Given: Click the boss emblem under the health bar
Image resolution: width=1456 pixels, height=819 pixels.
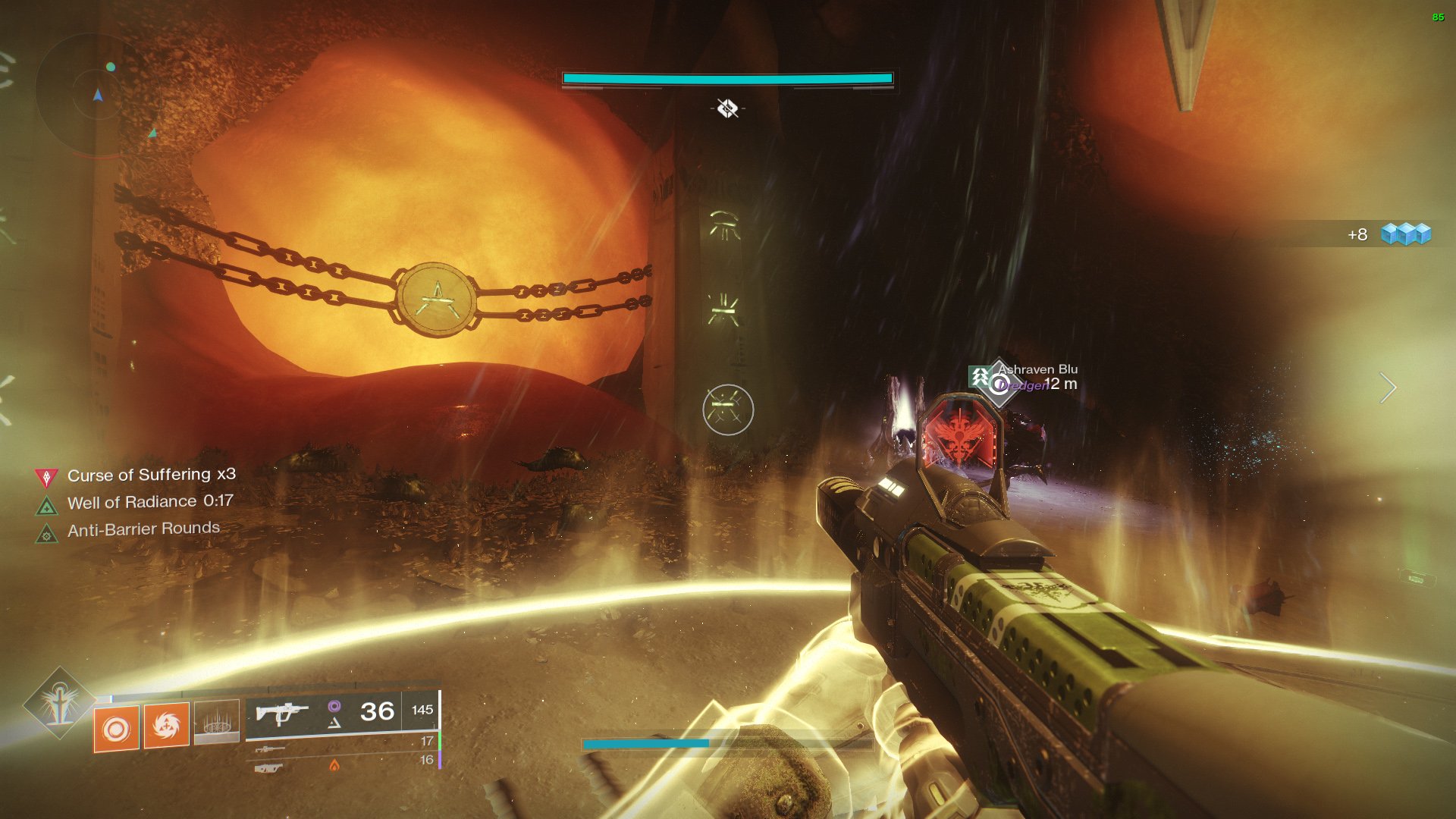Looking at the screenshot, I should click(x=727, y=108).
